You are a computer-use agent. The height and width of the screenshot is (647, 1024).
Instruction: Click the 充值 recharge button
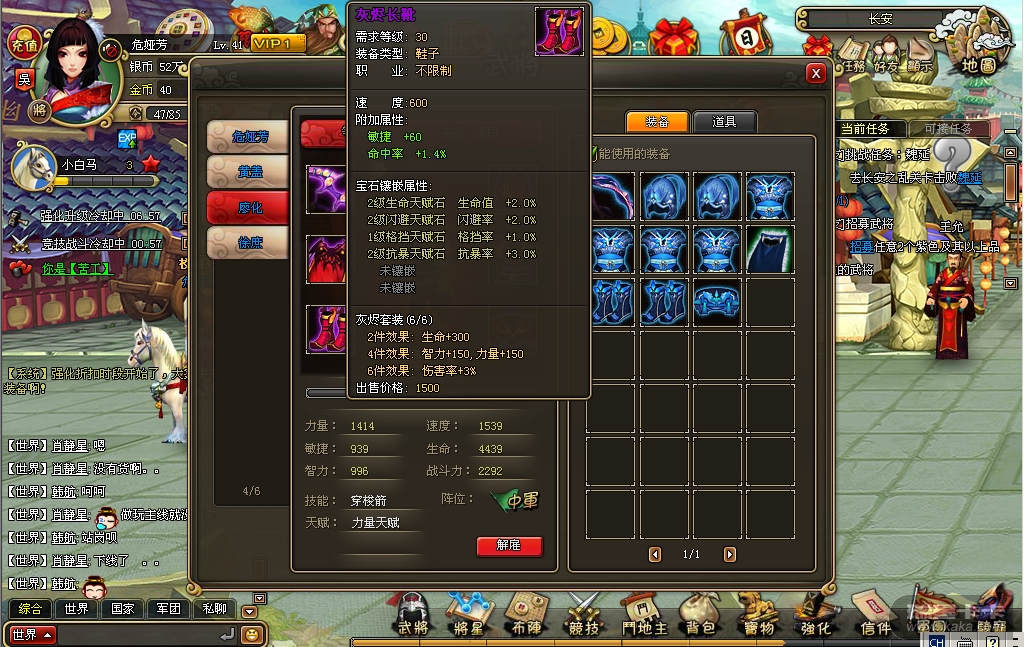tap(23, 45)
